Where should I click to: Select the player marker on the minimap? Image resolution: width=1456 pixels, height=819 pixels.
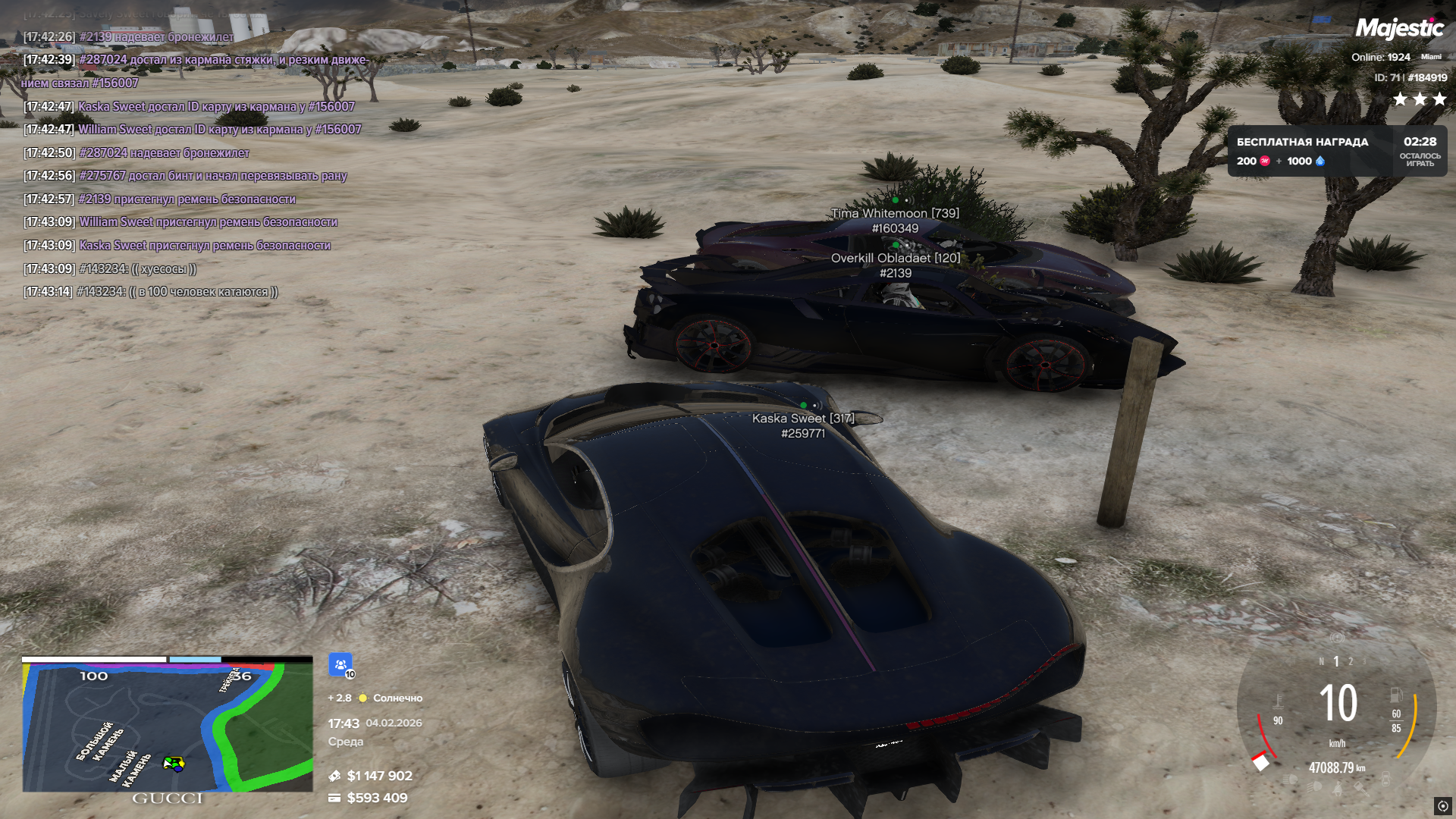point(174,764)
